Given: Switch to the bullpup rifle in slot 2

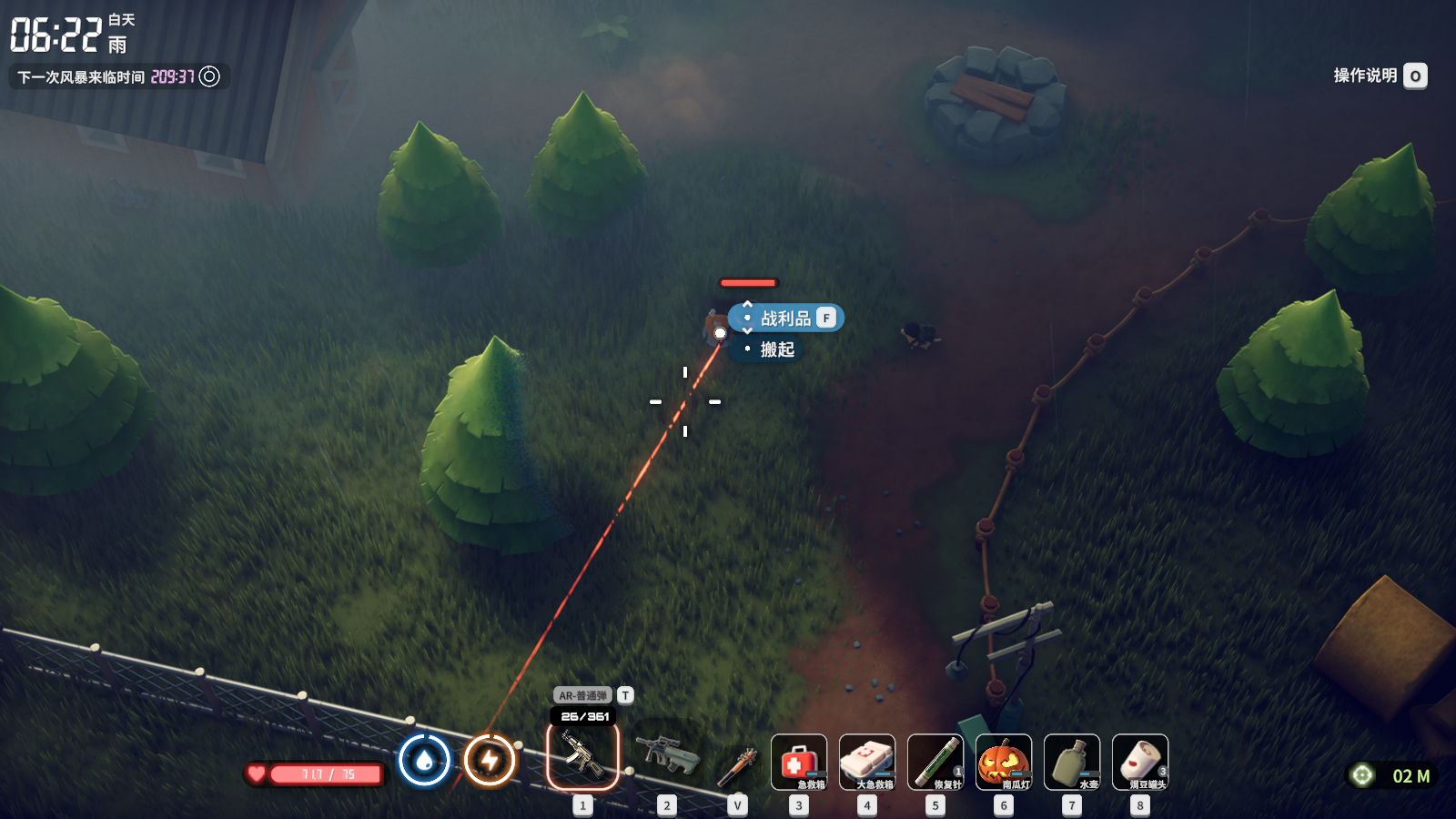Looking at the screenshot, I should (667, 755).
